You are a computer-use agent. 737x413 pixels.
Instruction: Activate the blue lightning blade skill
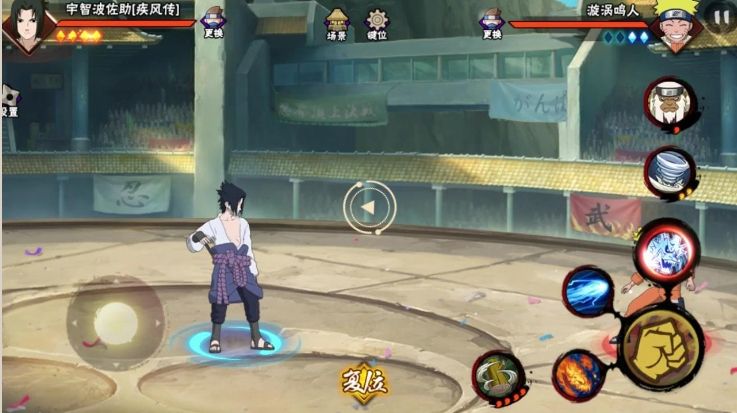tap(588, 292)
